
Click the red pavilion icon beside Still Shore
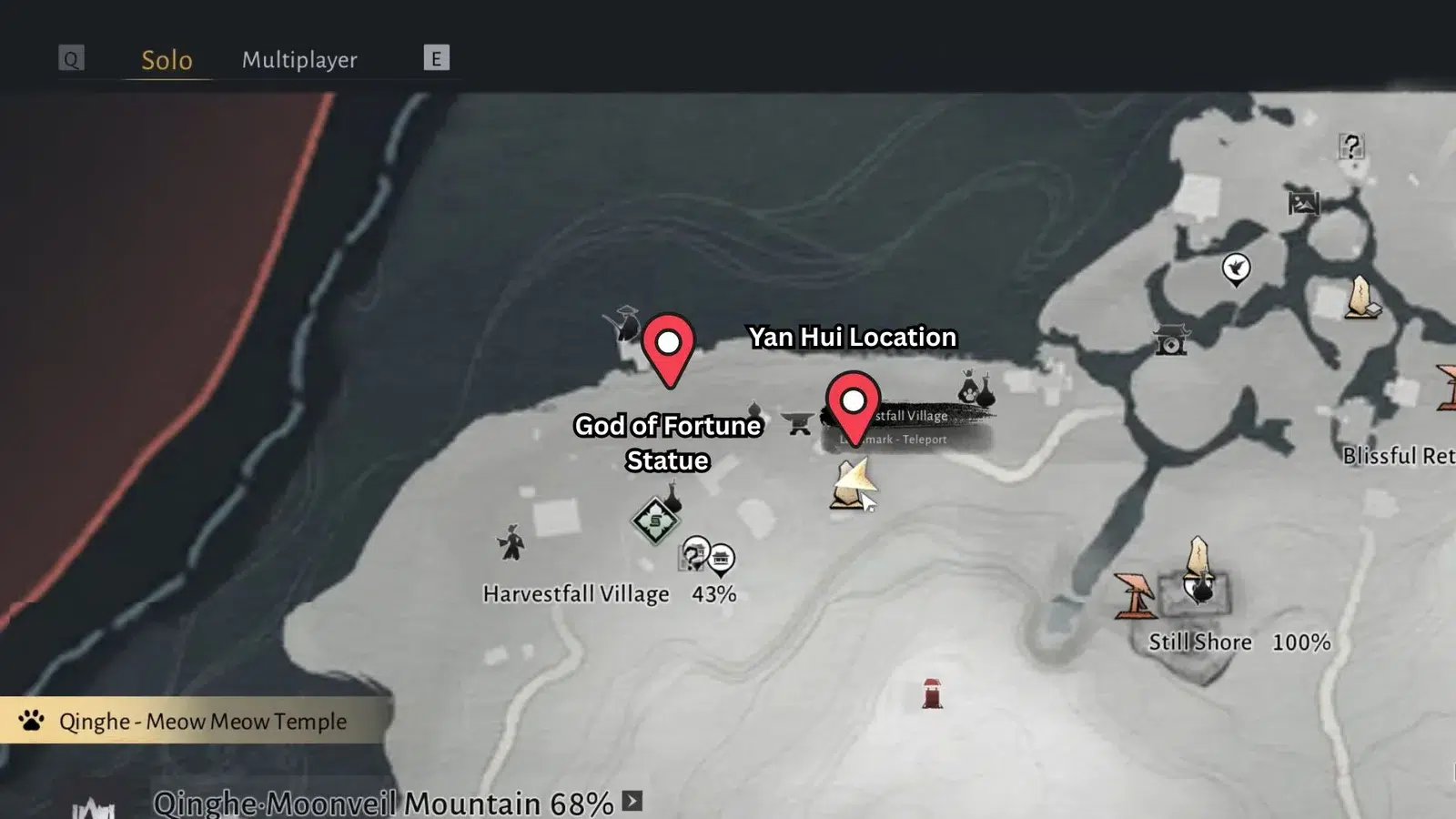point(1134,594)
